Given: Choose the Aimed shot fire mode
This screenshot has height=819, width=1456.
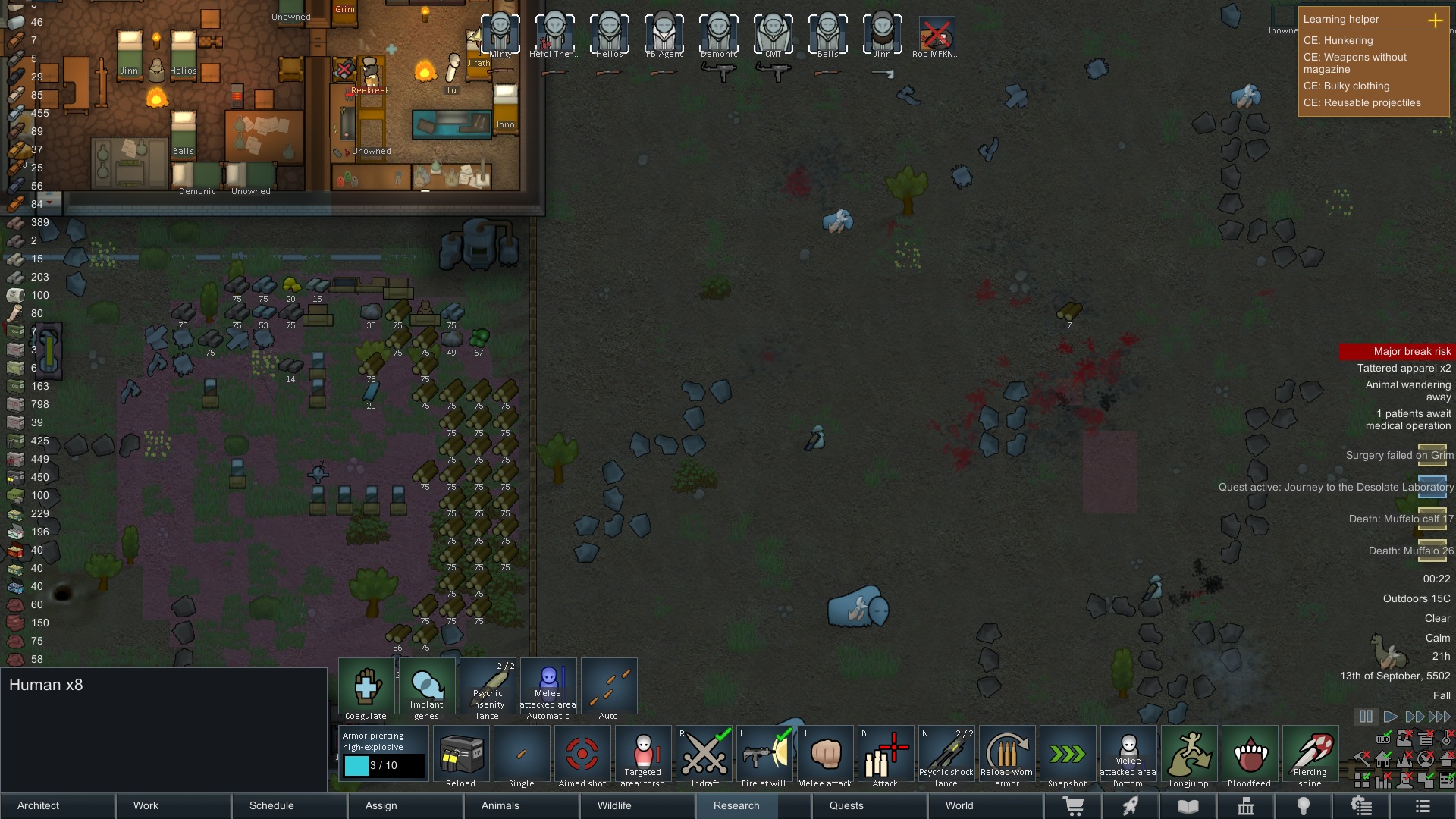Looking at the screenshot, I should point(582,755).
